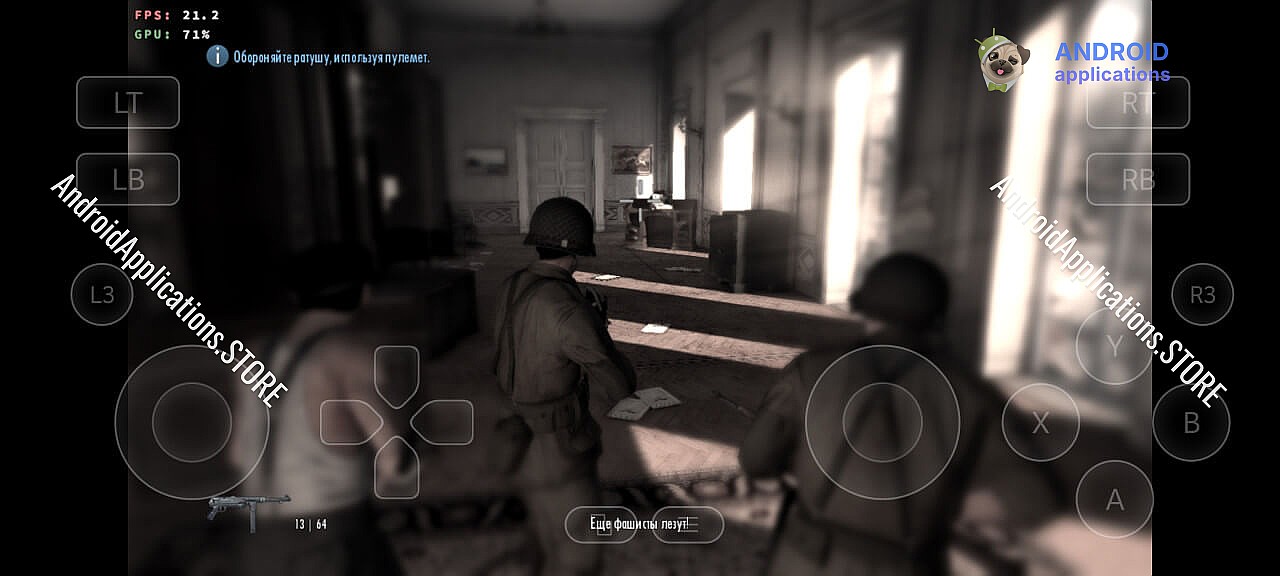Tap the left virtual analog stick
The width and height of the screenshot is (1280, 576).
(x=192, y=422)
